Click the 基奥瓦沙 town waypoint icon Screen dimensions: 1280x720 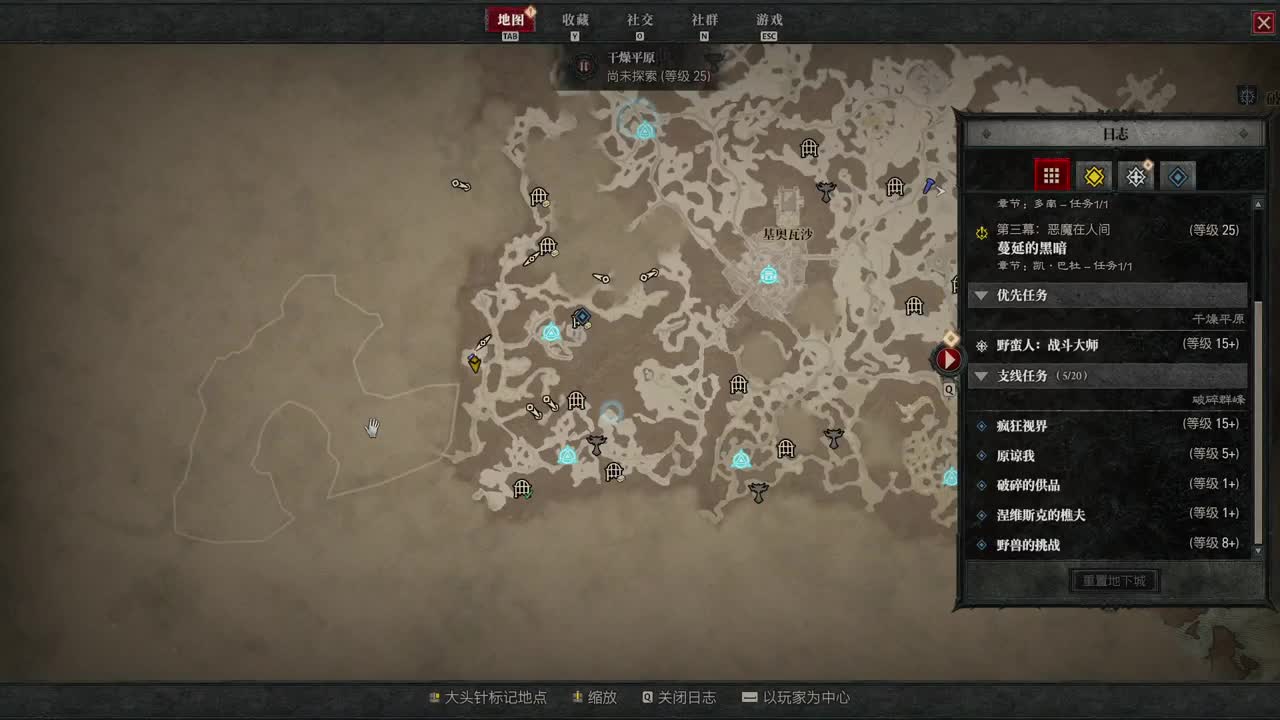[x=768, y=276]
